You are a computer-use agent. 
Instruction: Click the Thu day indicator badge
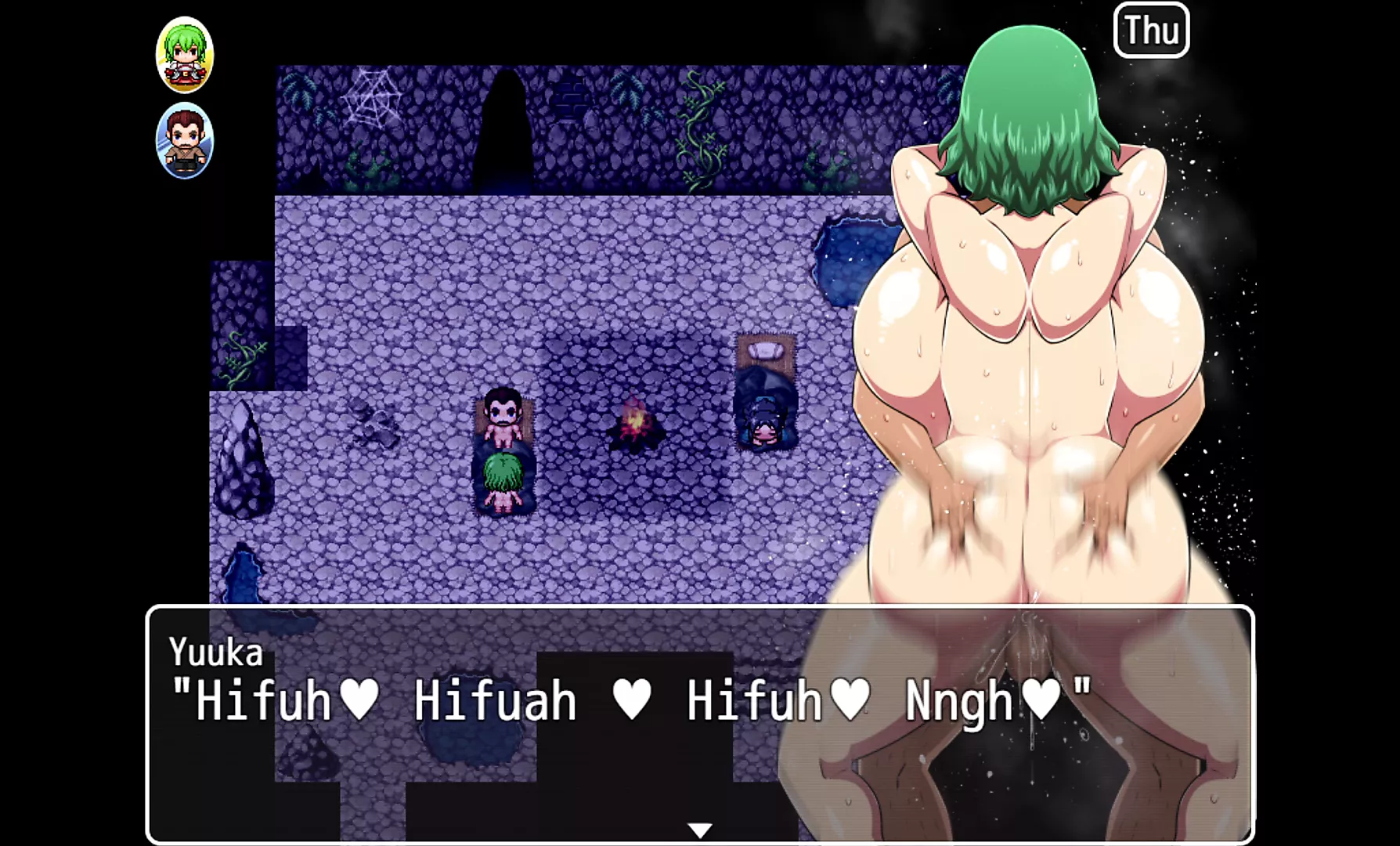click(x=1153, y=31)
